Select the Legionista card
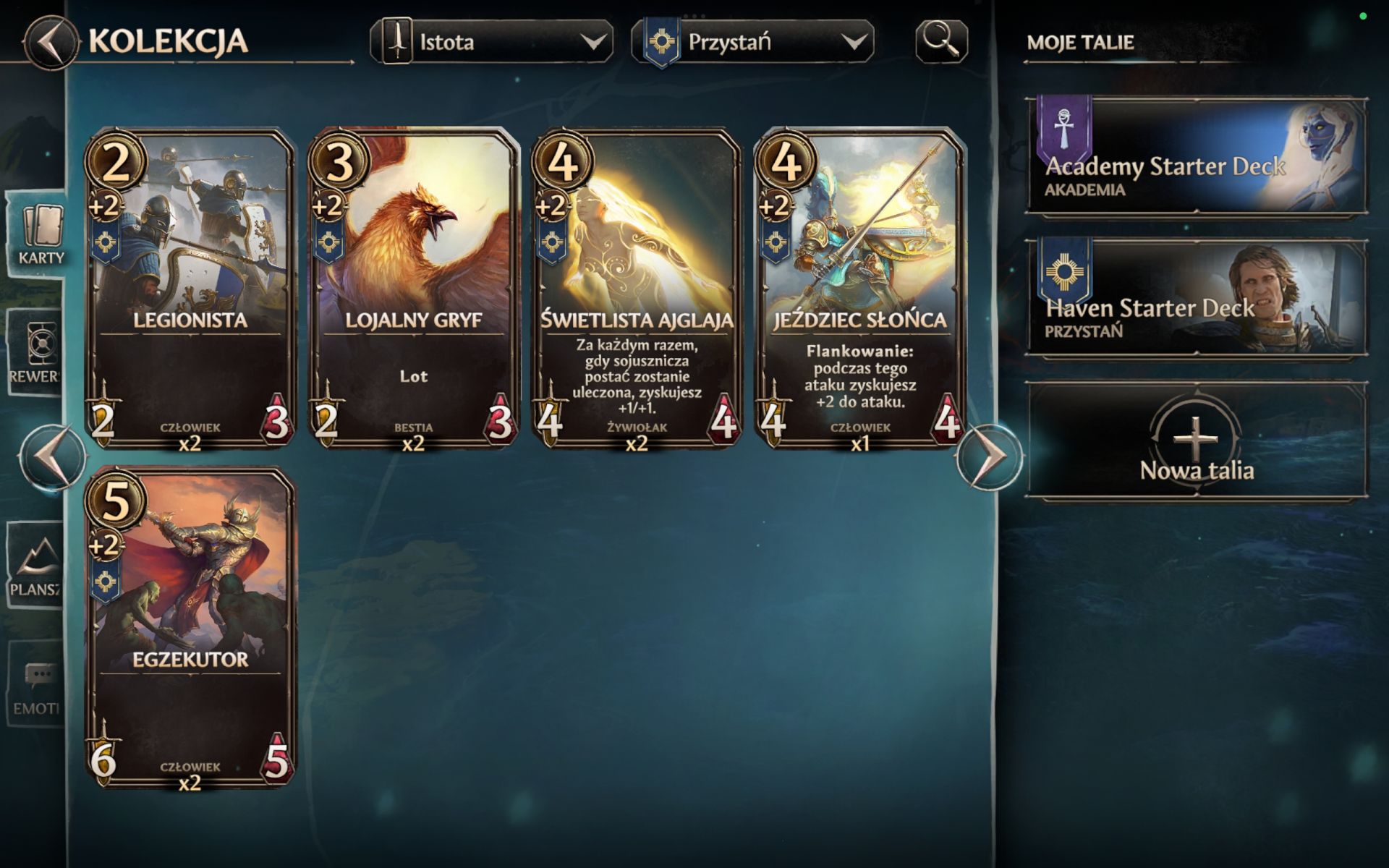Screen dimensions: 1389x868 [190, 288]
